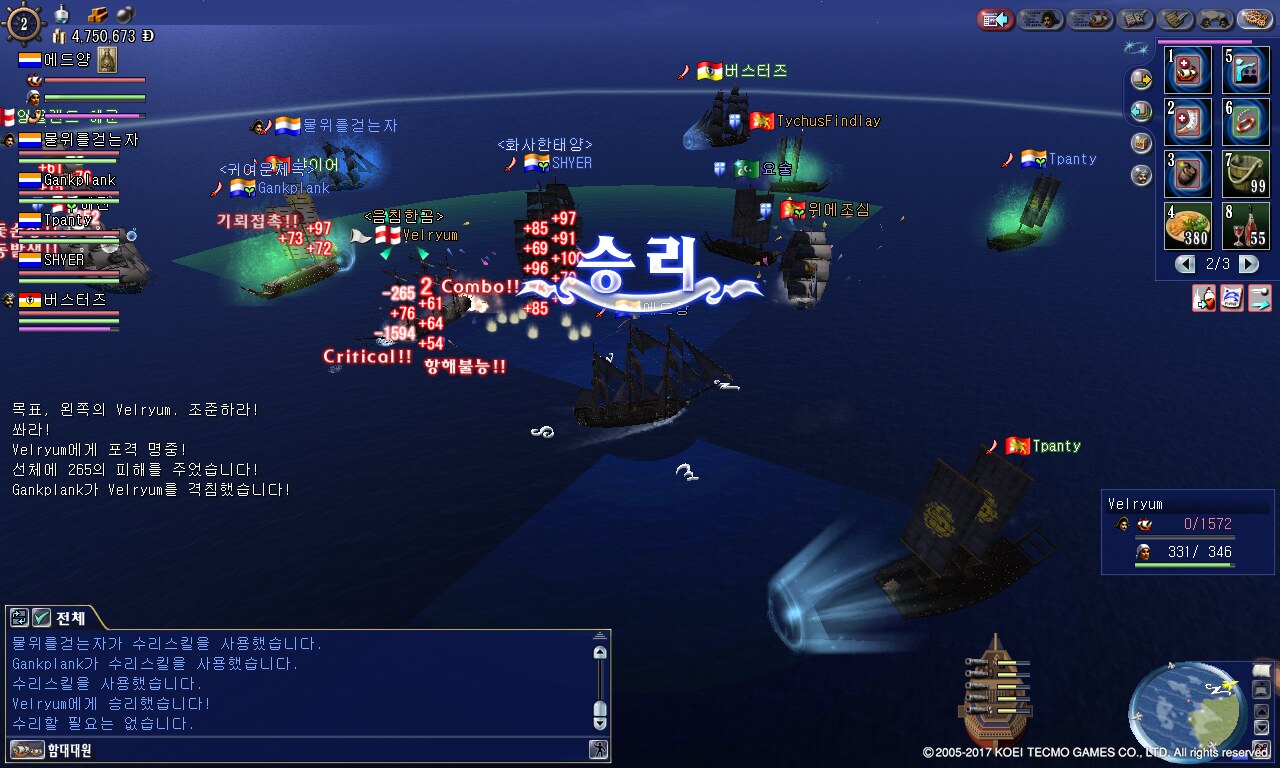Switch to the 전체 chat tab

point(70,617)
